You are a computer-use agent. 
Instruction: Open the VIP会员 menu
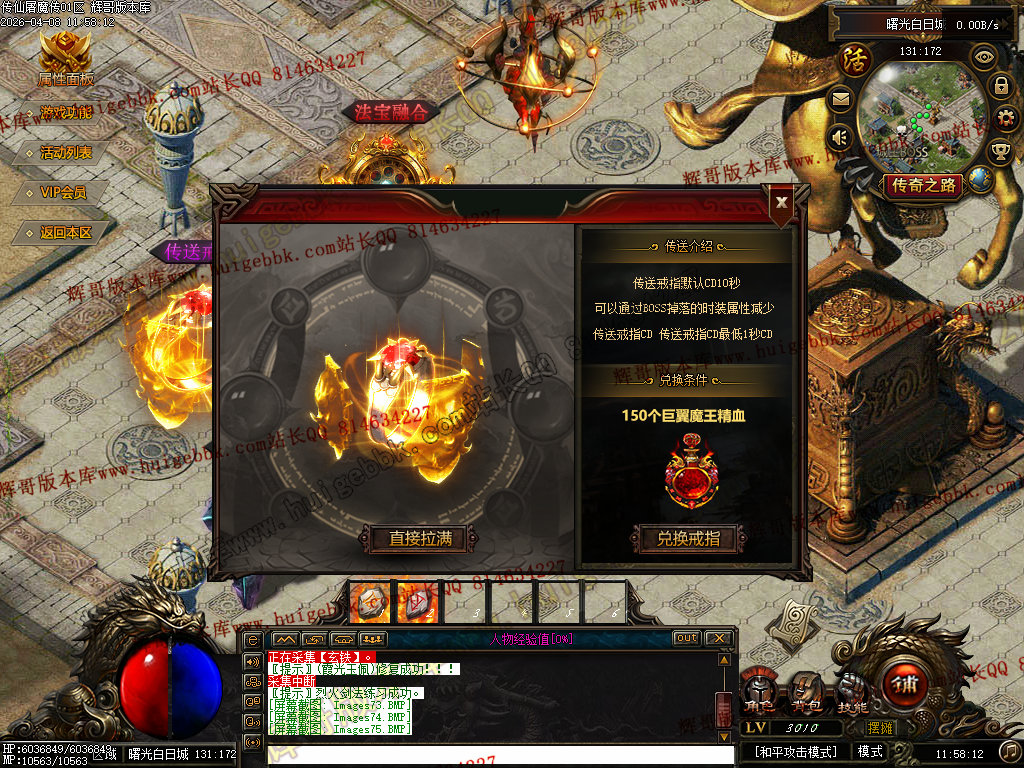(x=63, y=192)
